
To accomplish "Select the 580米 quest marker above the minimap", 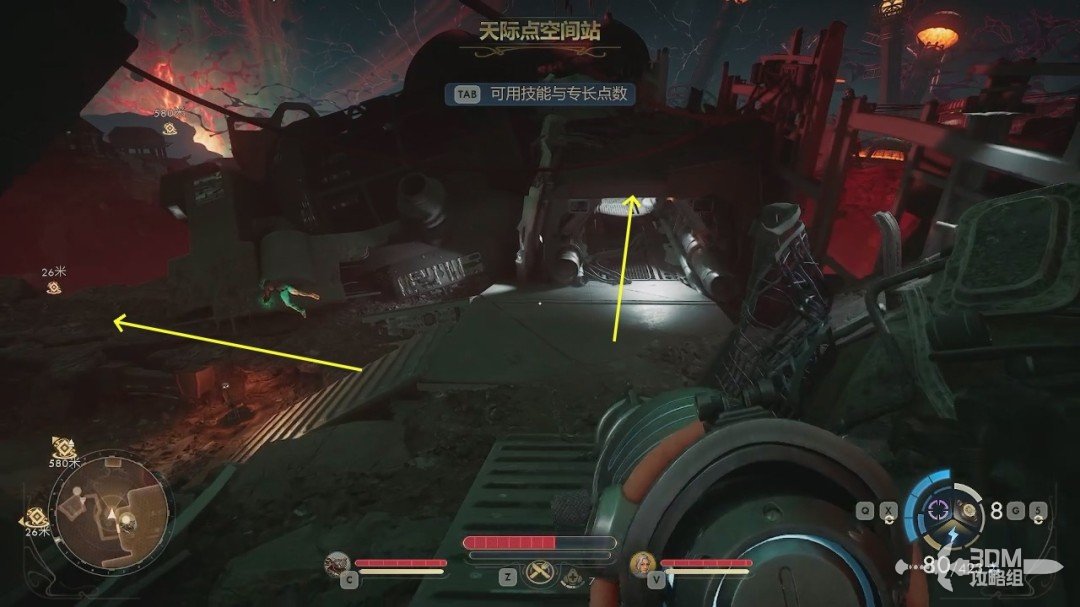I will [64, 448].
